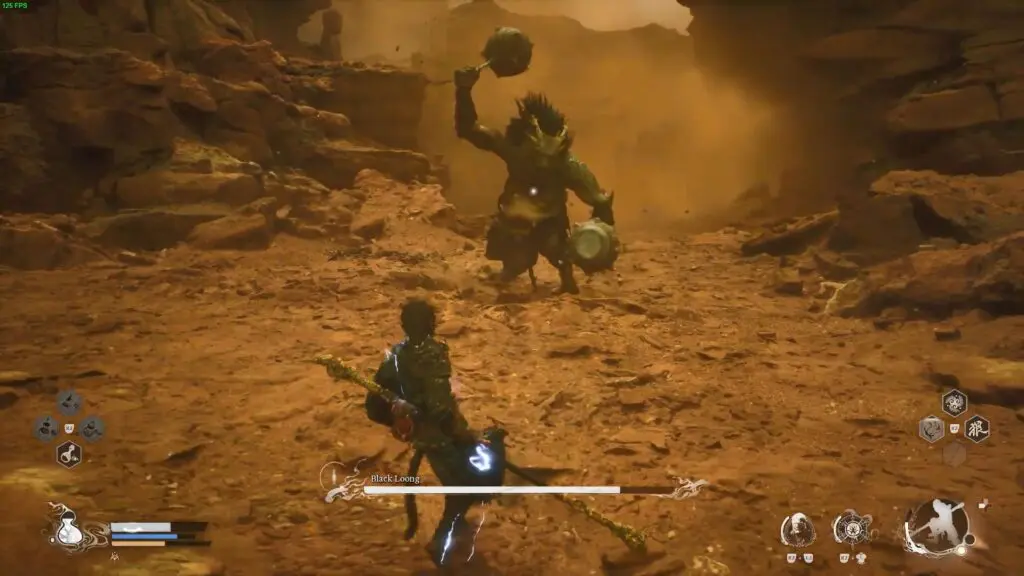Activate the top swirl spell icon

pyautogui.click(x=954, y=403)
